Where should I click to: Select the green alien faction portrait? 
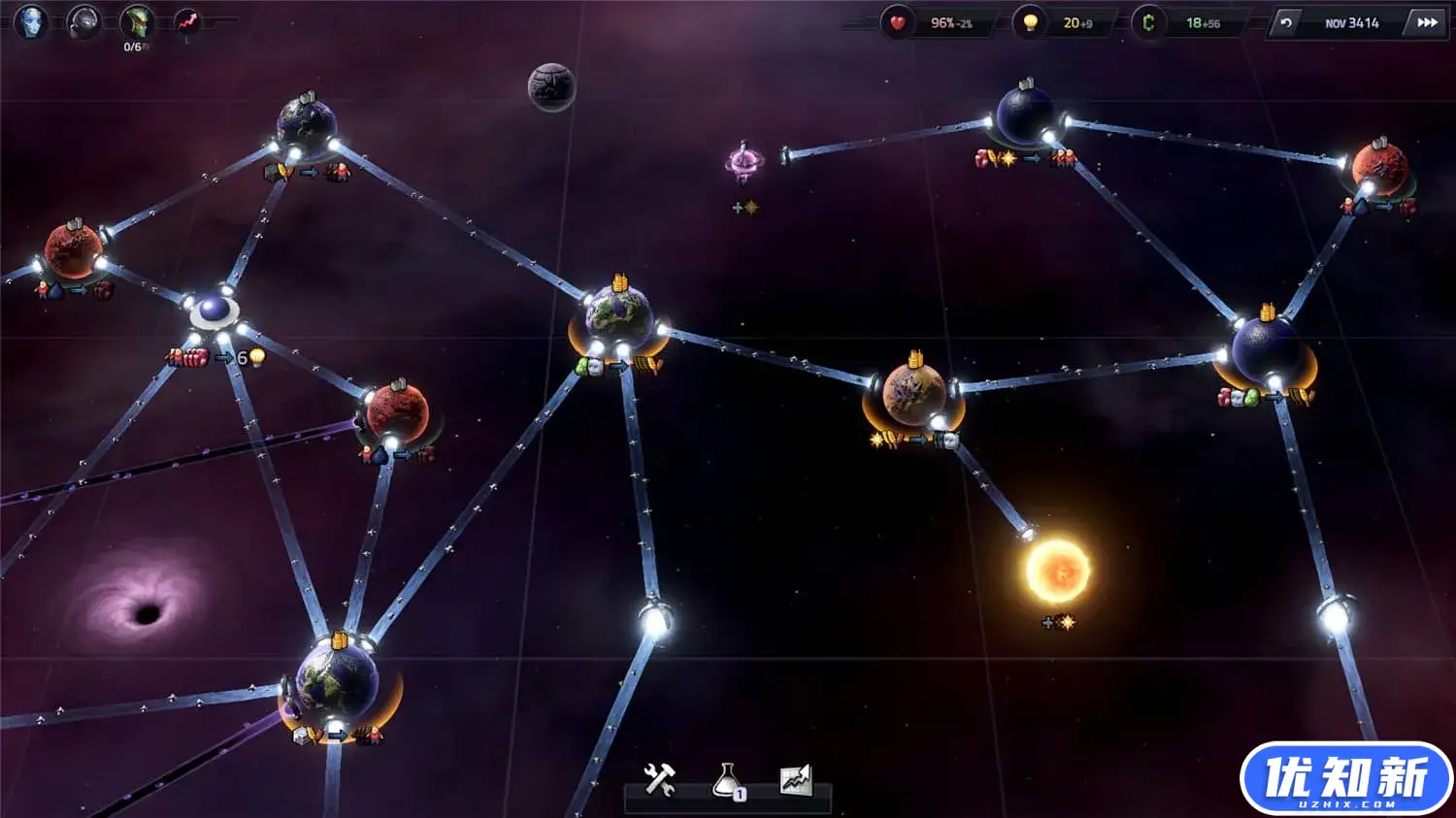tap(136, 21)
